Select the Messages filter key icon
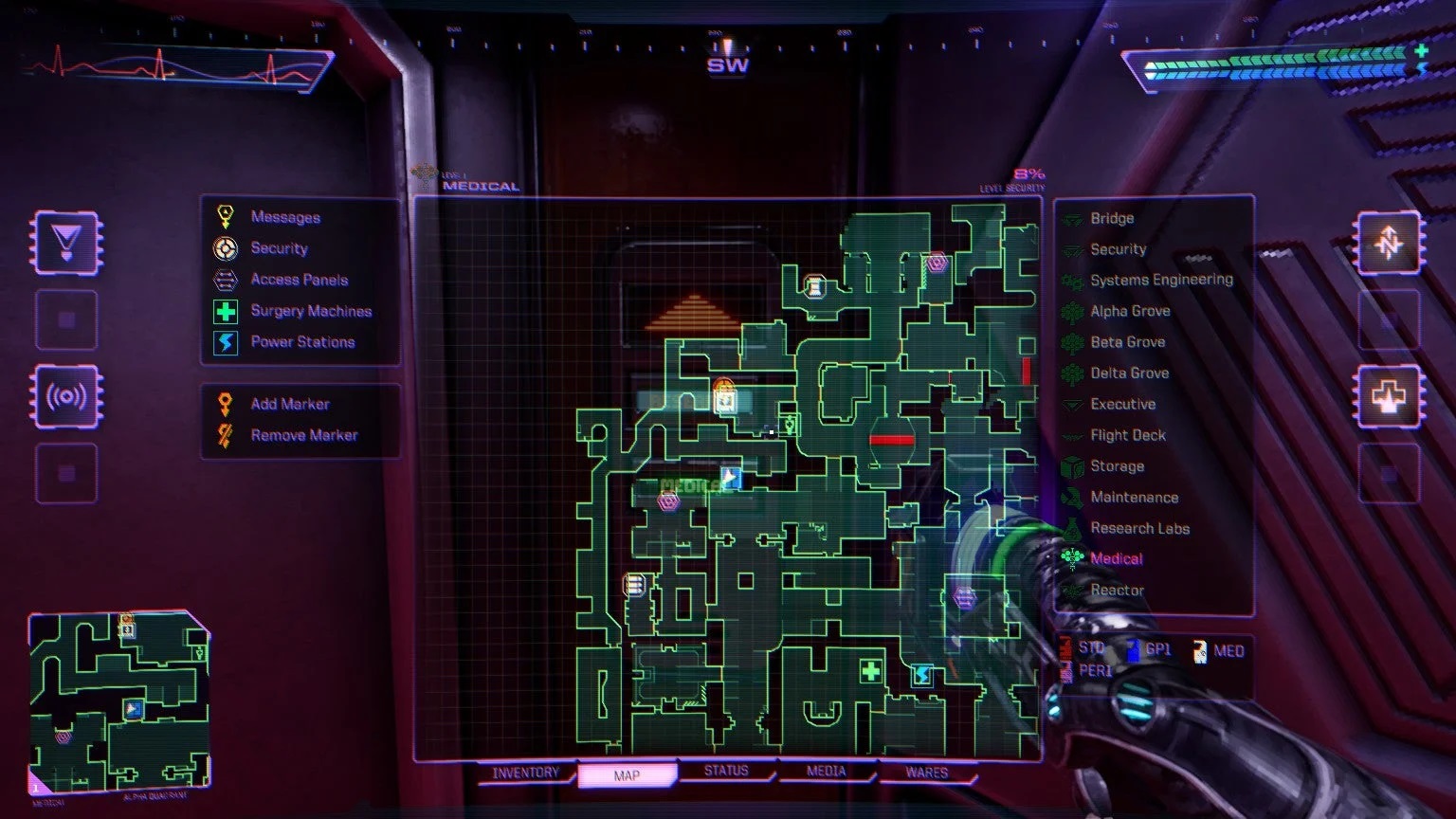 click(x=225, y=217)
